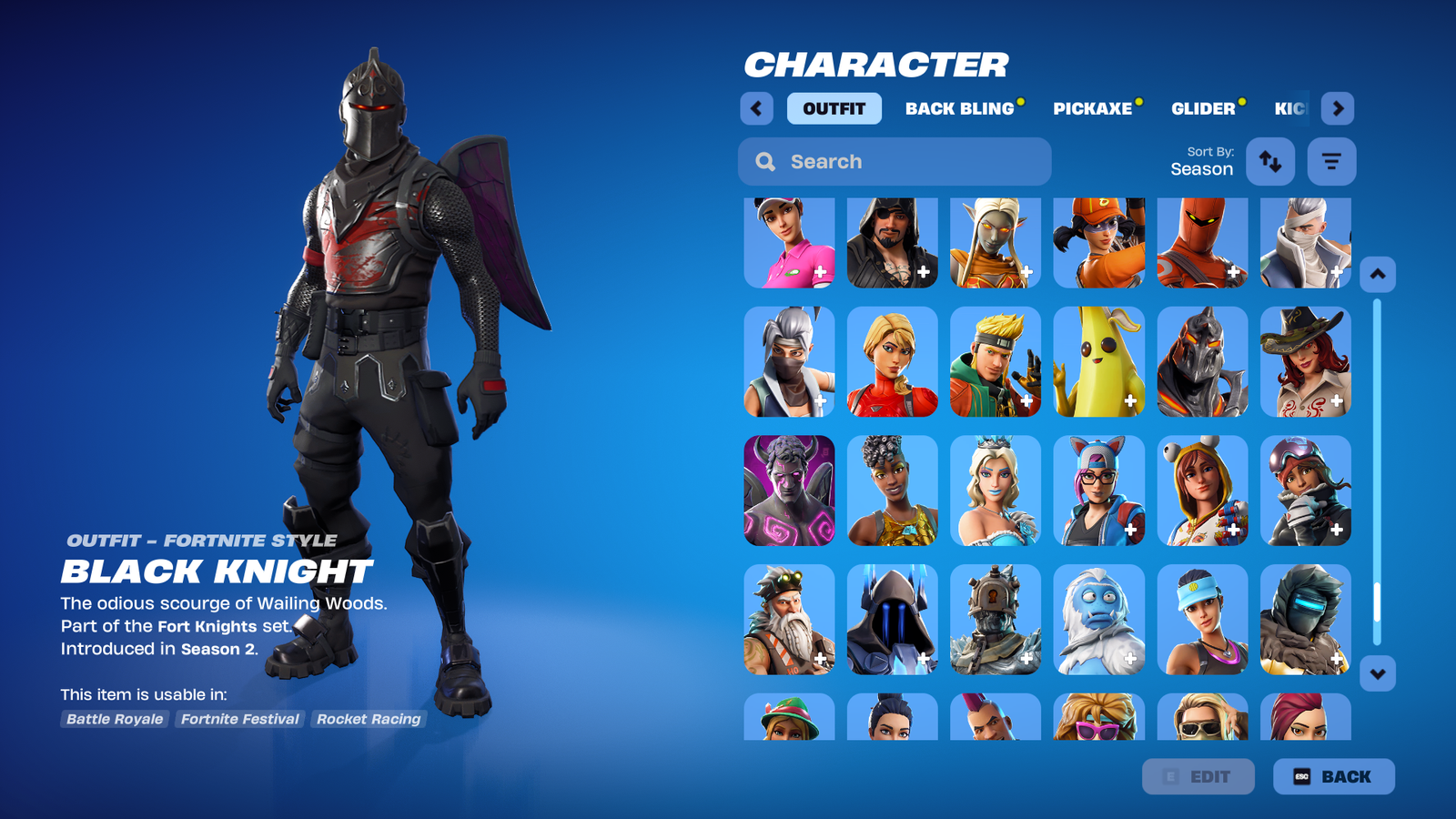Switch to the BACK BLING tab
Viewport: 1456px width, 819px height.
click(960, 108)
